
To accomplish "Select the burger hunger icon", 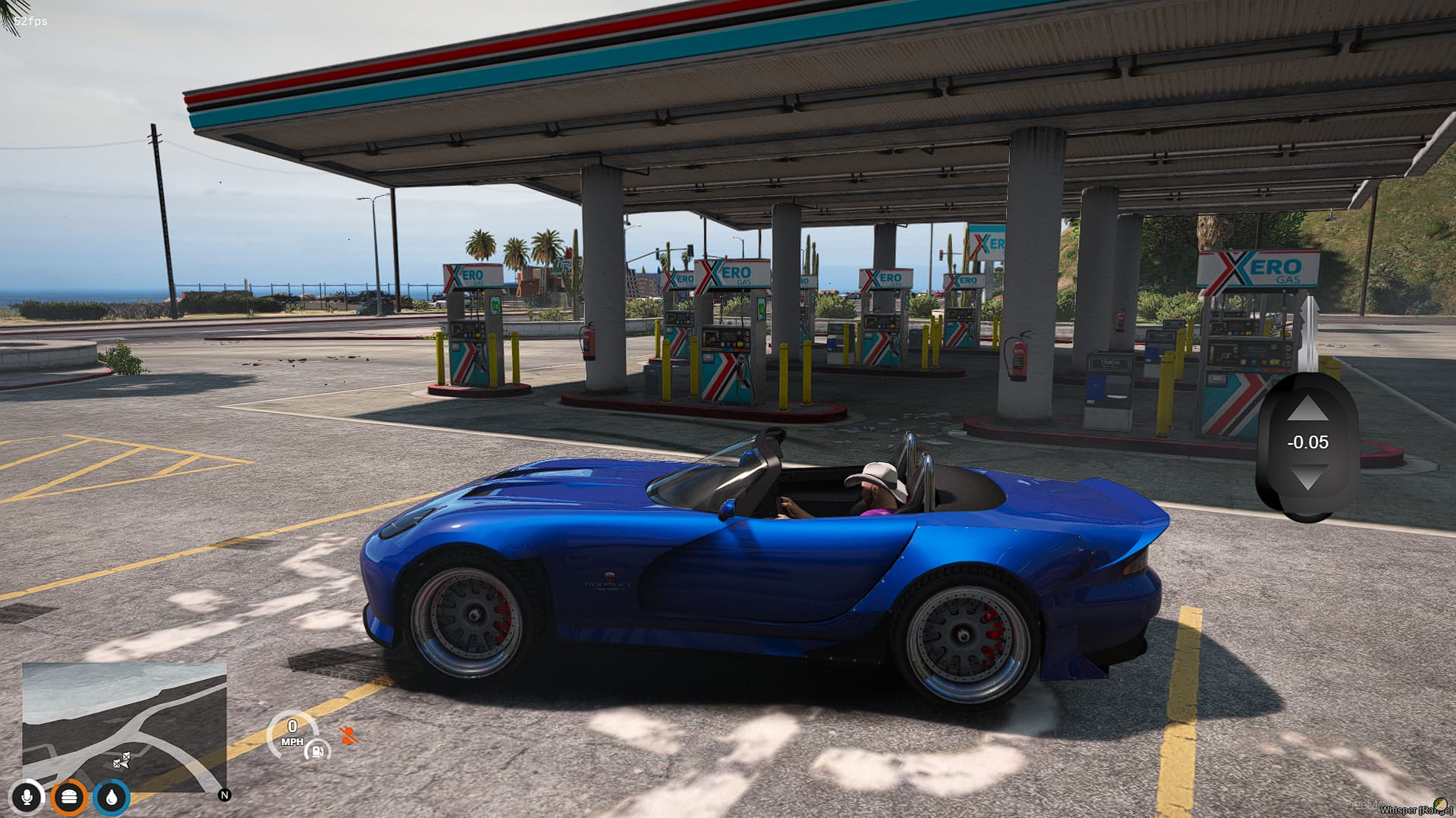I will (69, 797).
